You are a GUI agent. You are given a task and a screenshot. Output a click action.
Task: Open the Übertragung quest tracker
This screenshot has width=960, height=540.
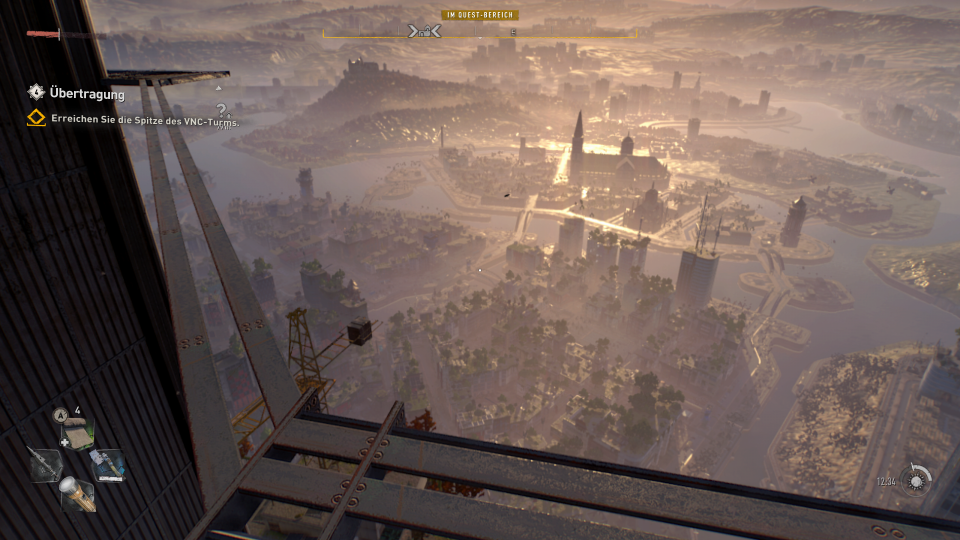(86, 94)
